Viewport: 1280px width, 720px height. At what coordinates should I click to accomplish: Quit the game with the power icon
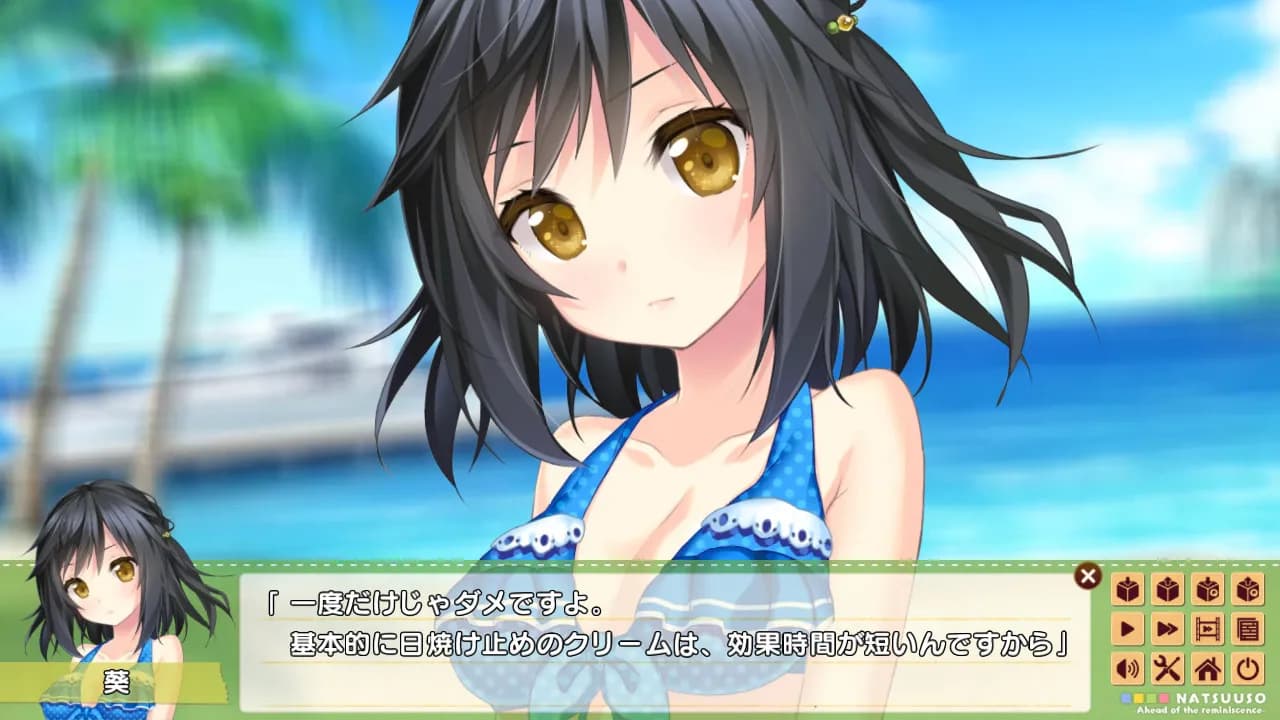click(1246, 668)
